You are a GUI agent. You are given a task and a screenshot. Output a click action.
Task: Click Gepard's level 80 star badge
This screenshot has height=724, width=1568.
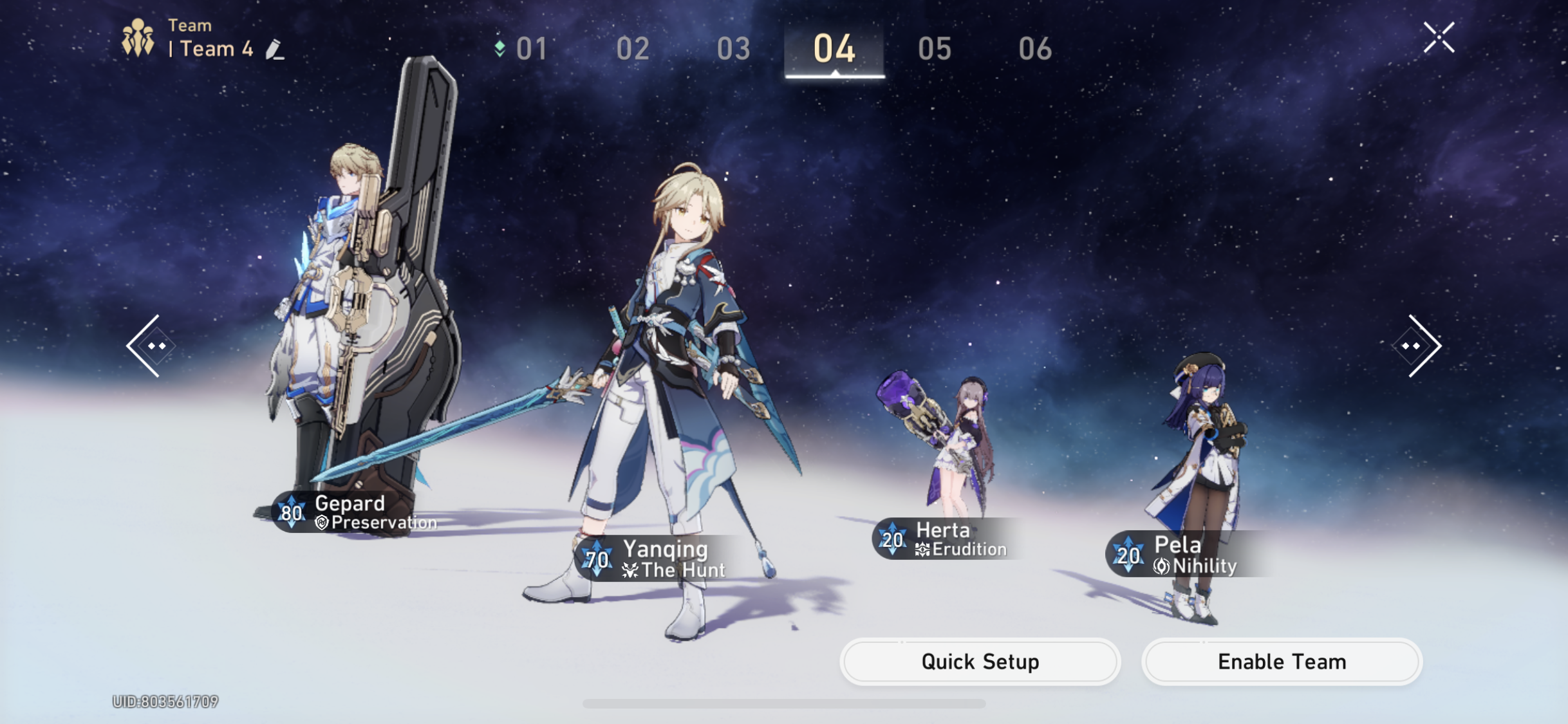pyautogui.click(x=292, y=513)
